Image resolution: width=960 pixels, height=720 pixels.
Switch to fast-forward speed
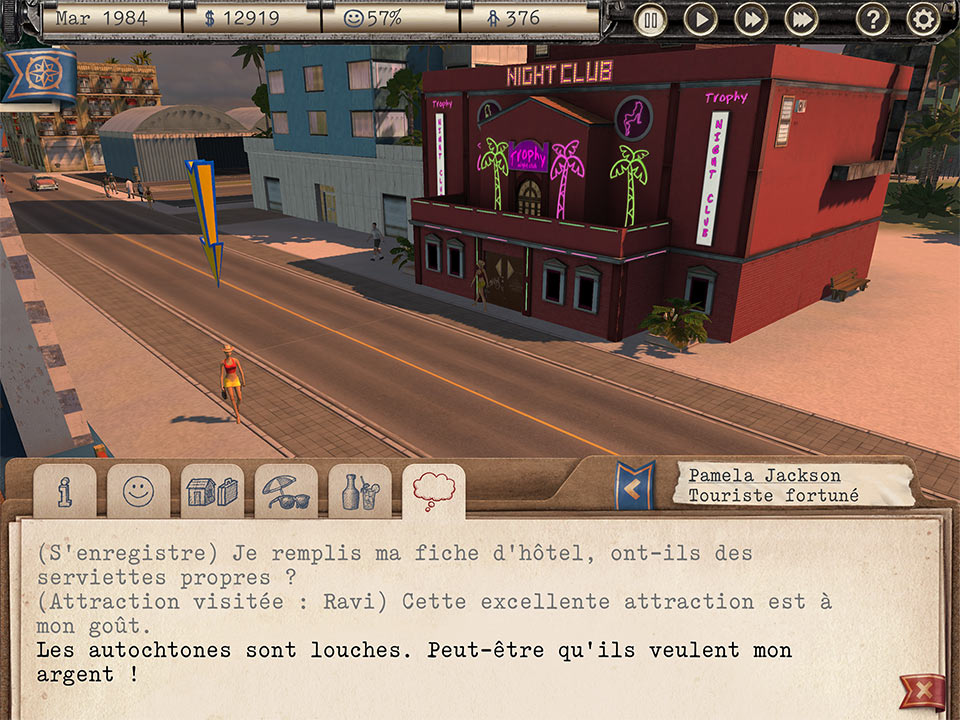point(750,19)
